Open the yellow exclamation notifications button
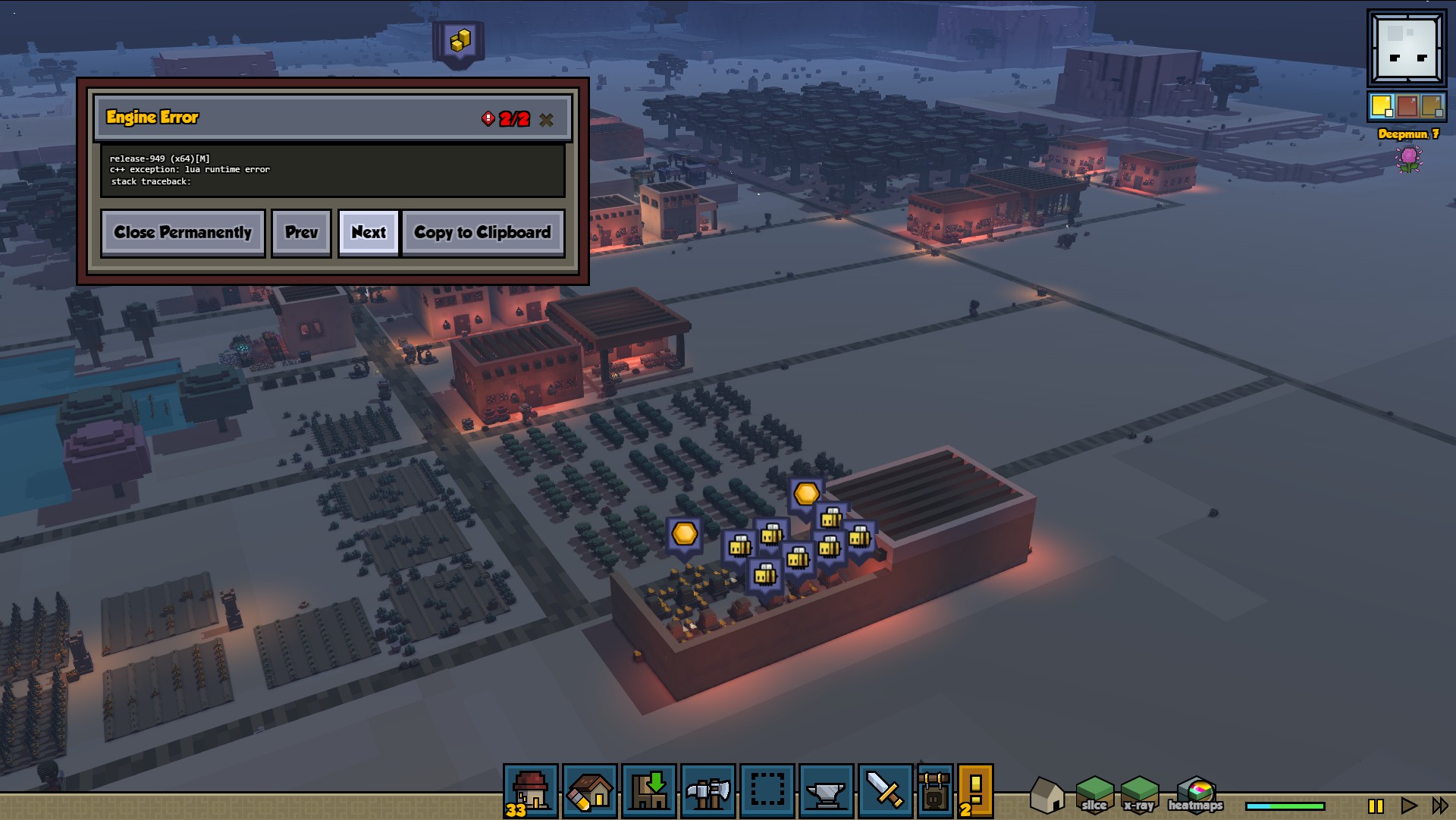 pyautogui.click(x=975, y=791)
